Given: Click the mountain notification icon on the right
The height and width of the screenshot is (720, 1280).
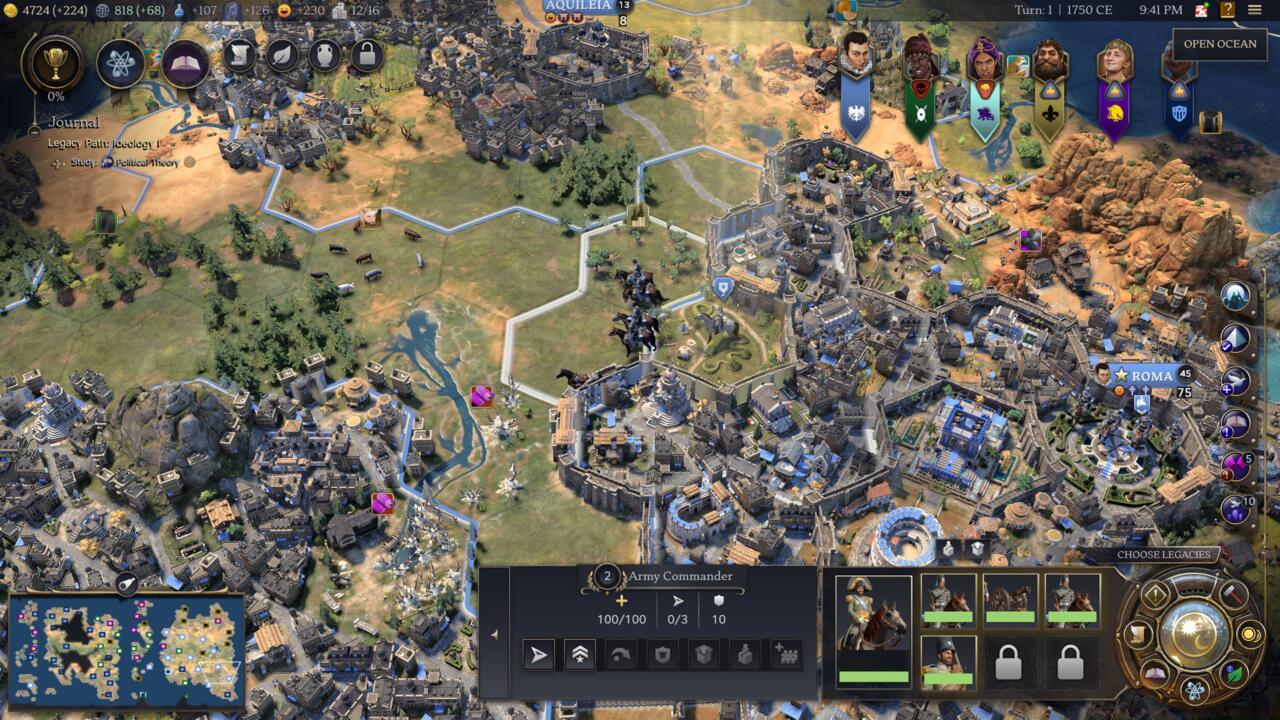Looking at the screenshot, I should (1234, 296).
